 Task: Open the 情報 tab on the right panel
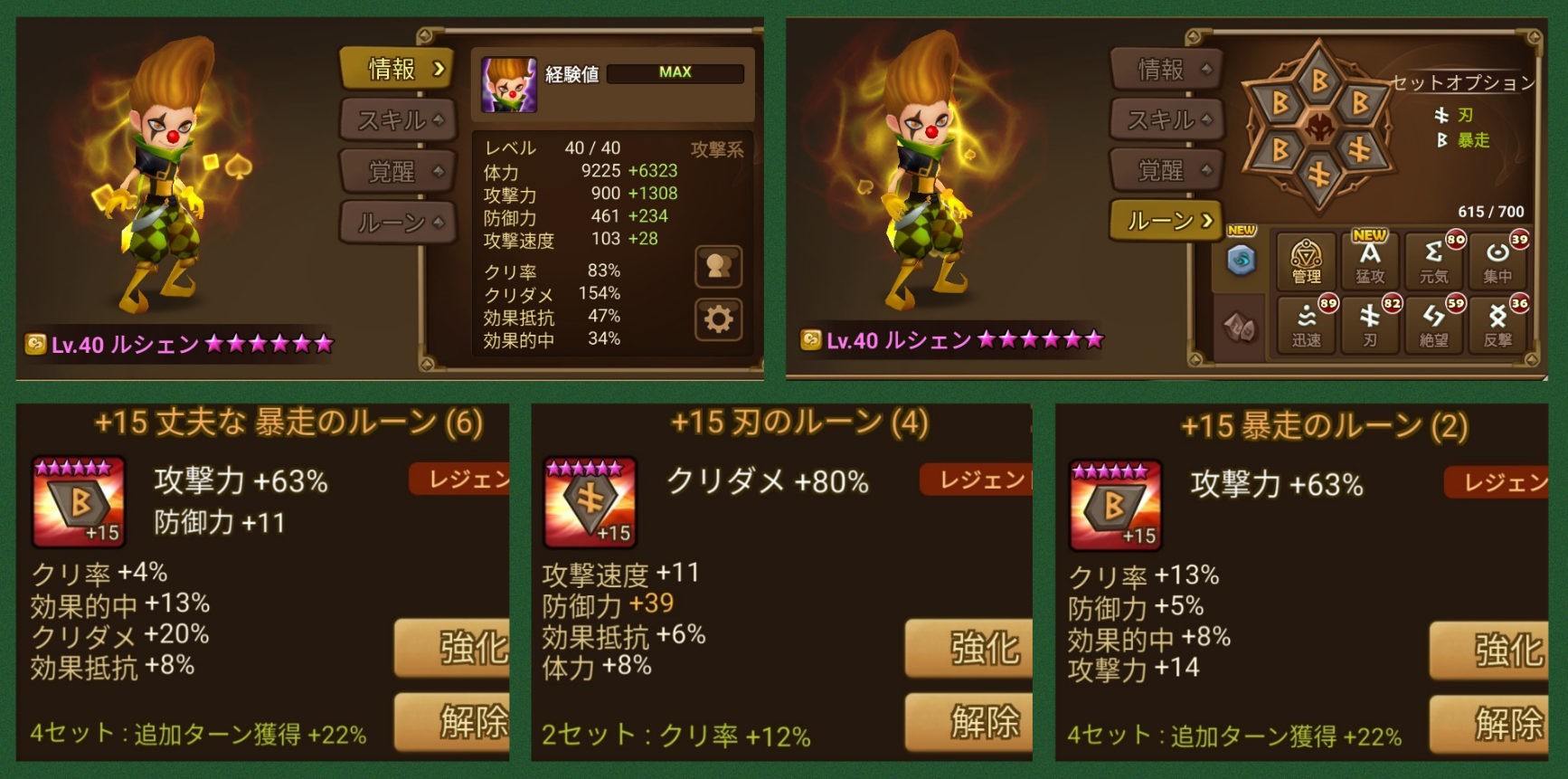pyautogui.click(x=1165, y=69)
